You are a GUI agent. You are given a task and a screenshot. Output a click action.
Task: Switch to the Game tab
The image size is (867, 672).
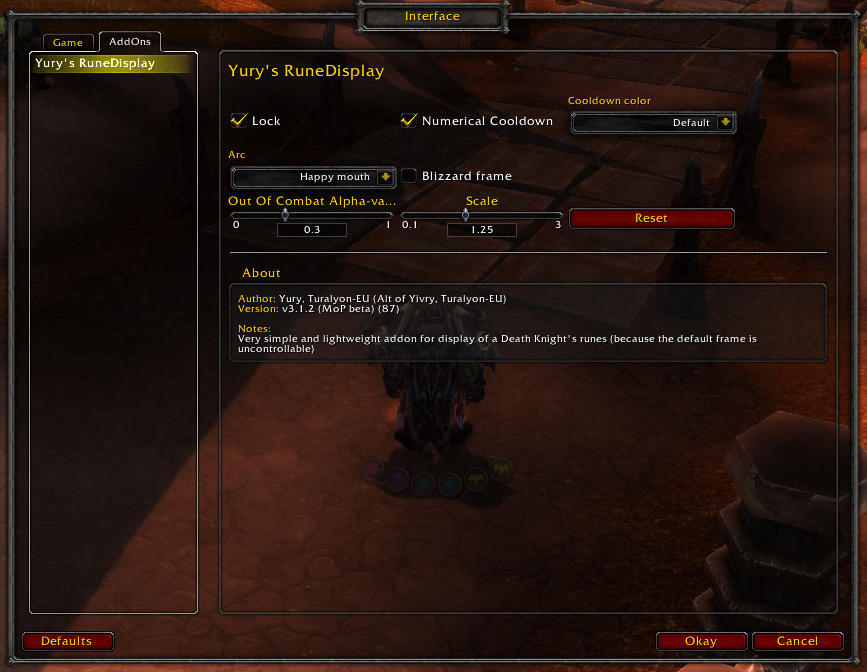click(68, 43)
